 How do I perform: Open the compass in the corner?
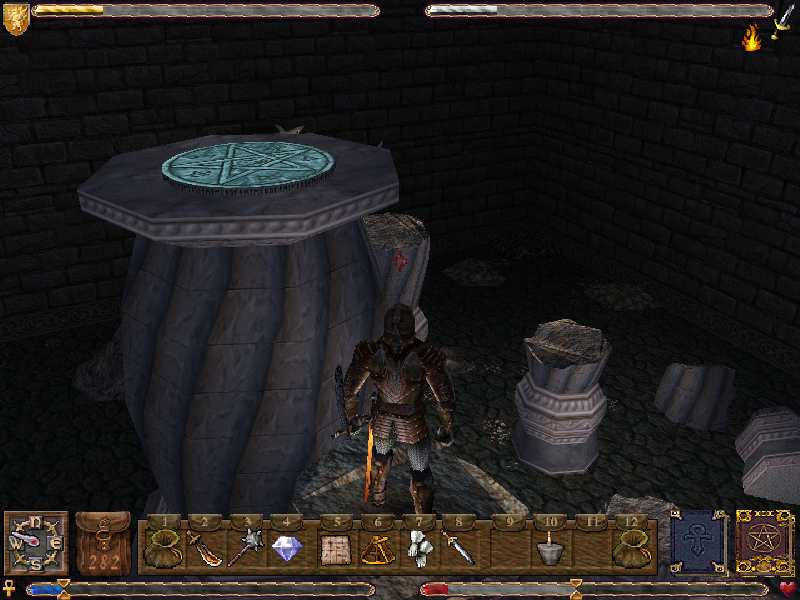[x=36, y=542]
